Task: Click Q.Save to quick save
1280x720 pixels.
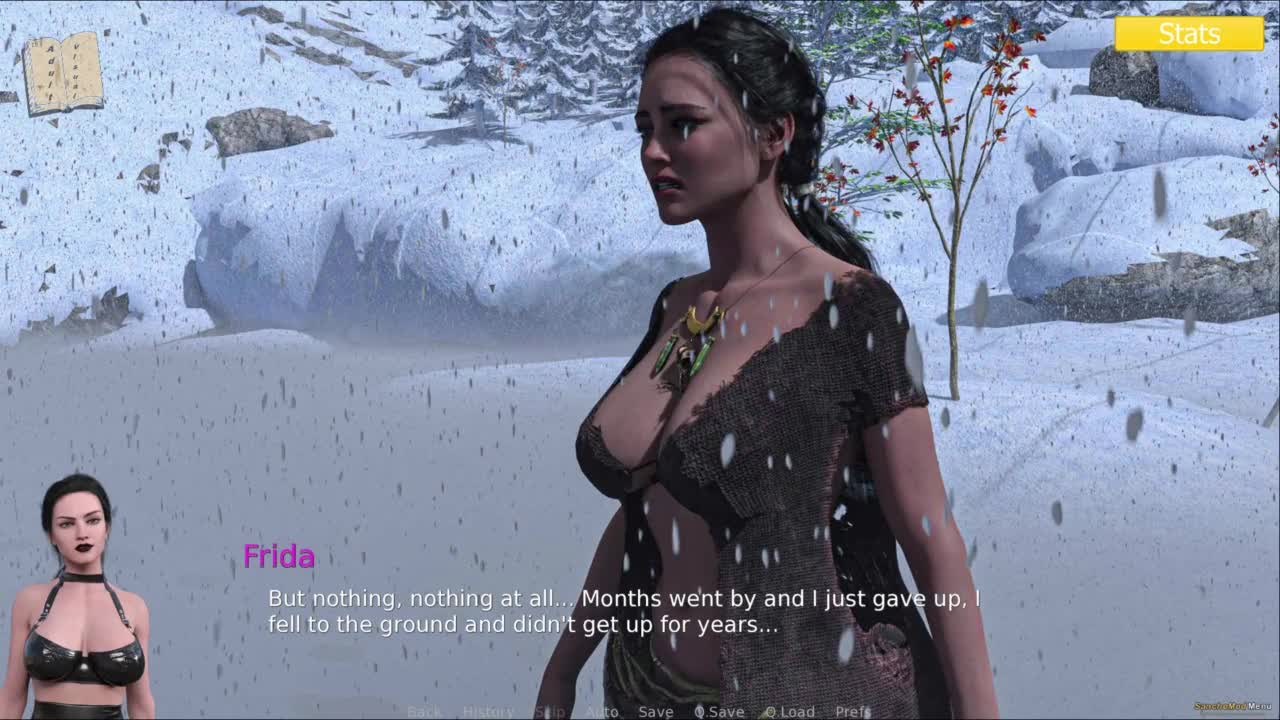Action: tap(720, 712)
